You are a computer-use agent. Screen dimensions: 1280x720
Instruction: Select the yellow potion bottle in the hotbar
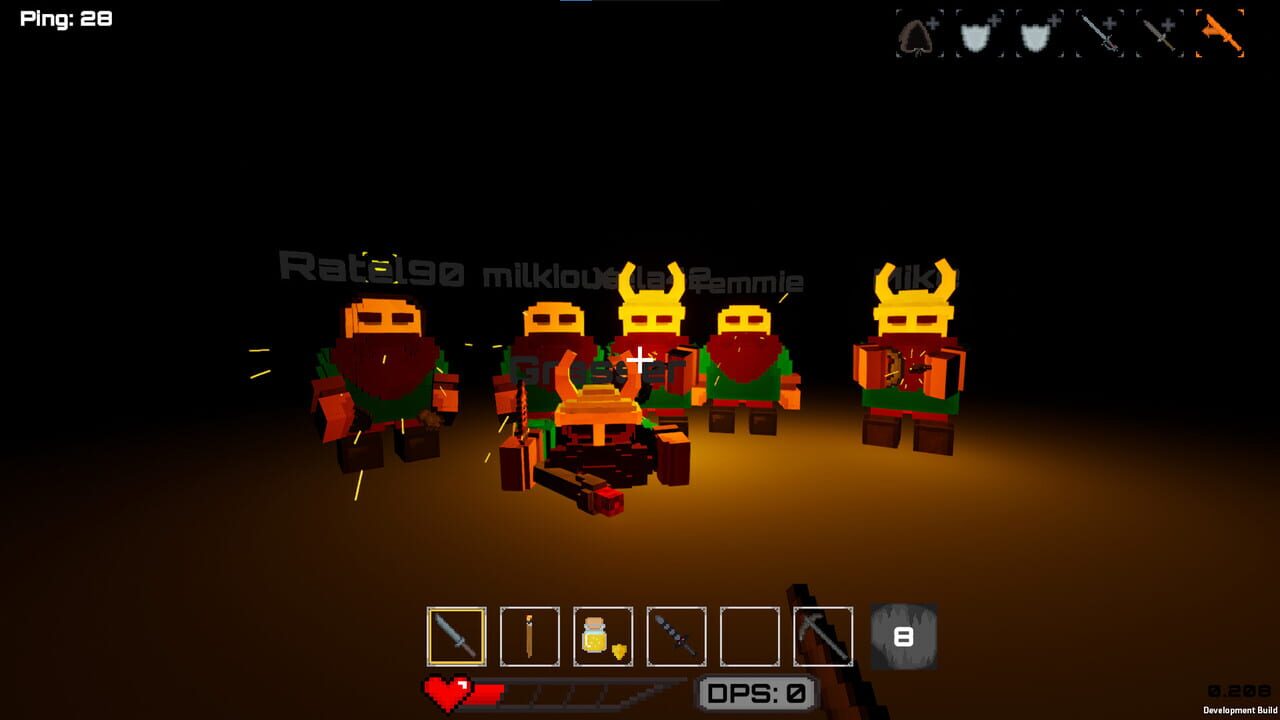602,636
